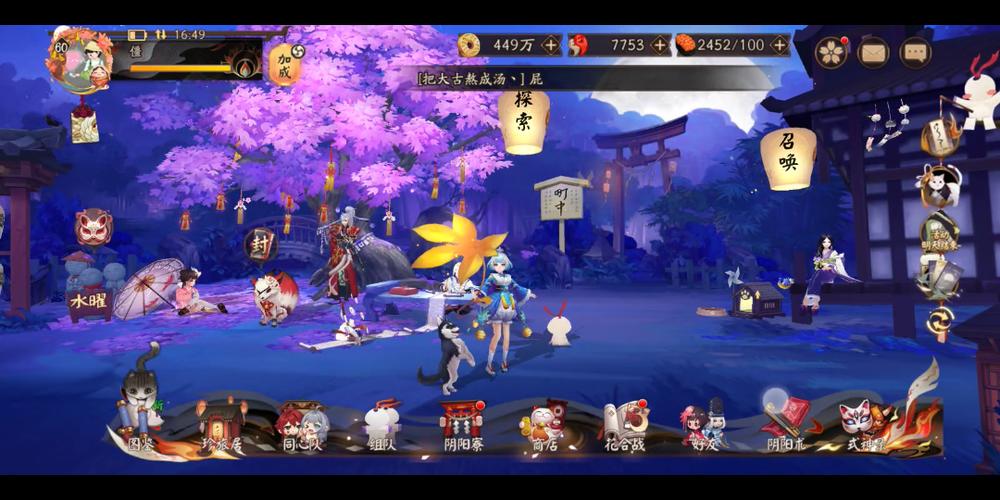Open the player avatar profile
The image size is (1000, 500).
[x=79, y=61]
